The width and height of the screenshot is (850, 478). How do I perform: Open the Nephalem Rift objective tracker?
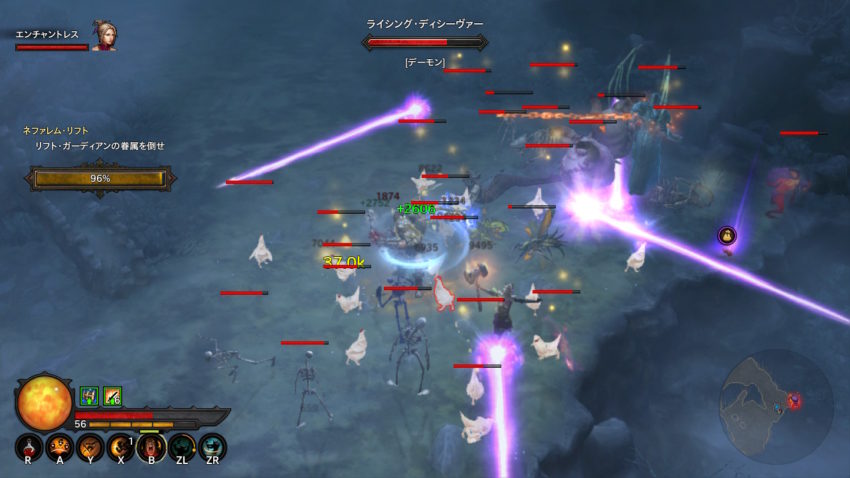click(100, 178)
